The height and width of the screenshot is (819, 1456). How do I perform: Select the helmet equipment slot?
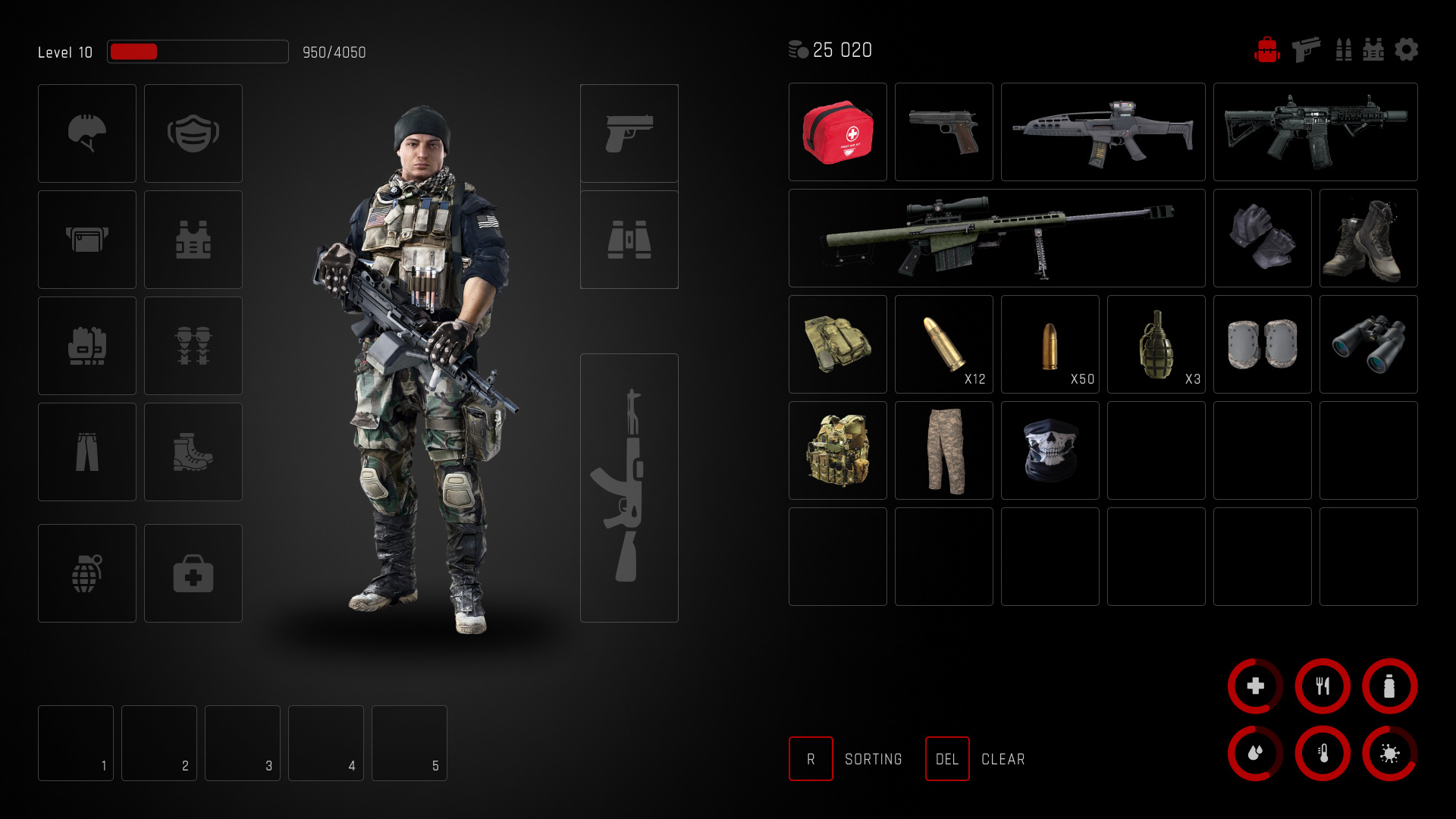pos(87,133)
